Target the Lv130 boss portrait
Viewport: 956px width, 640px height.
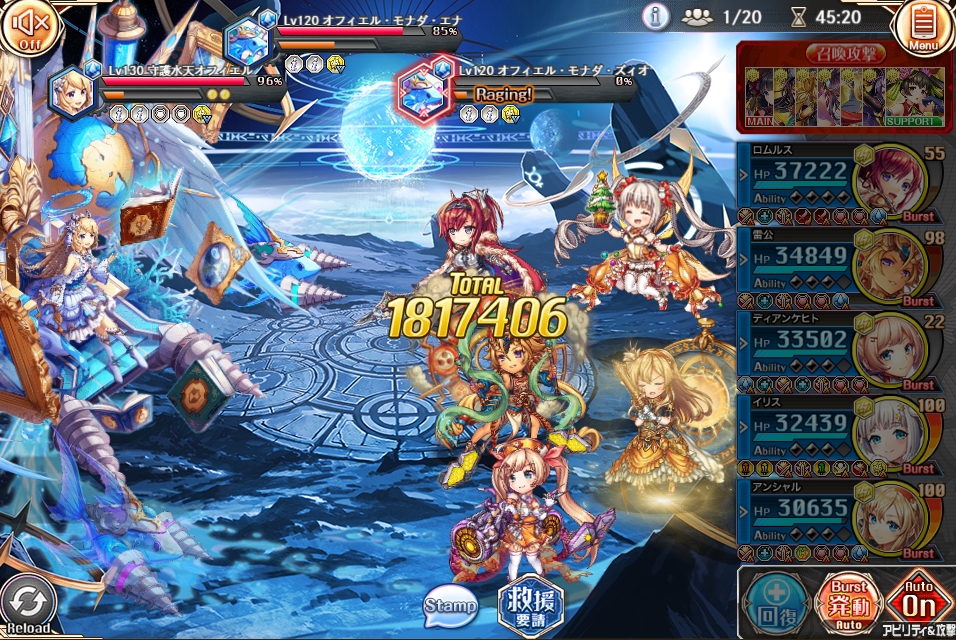[73, 90]
